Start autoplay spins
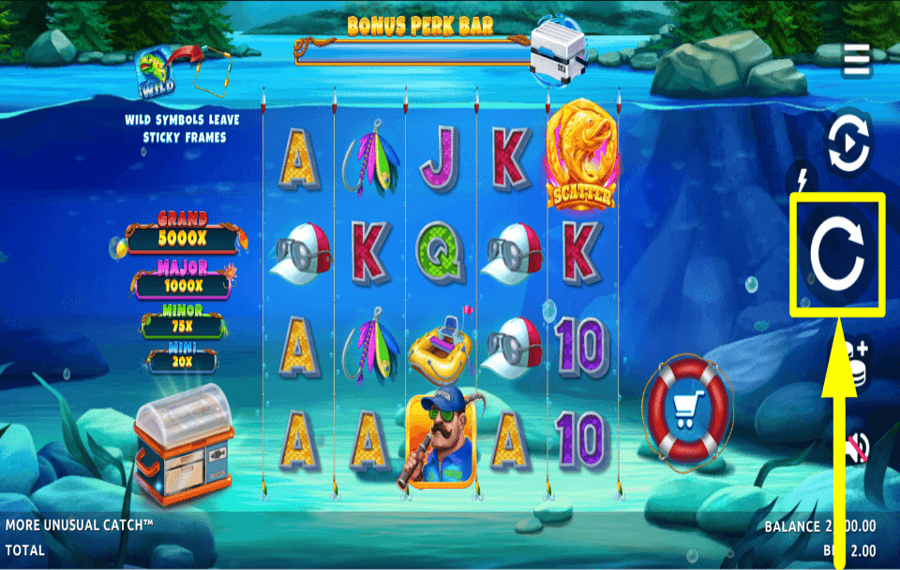900x570 pixels. (848, 143)
